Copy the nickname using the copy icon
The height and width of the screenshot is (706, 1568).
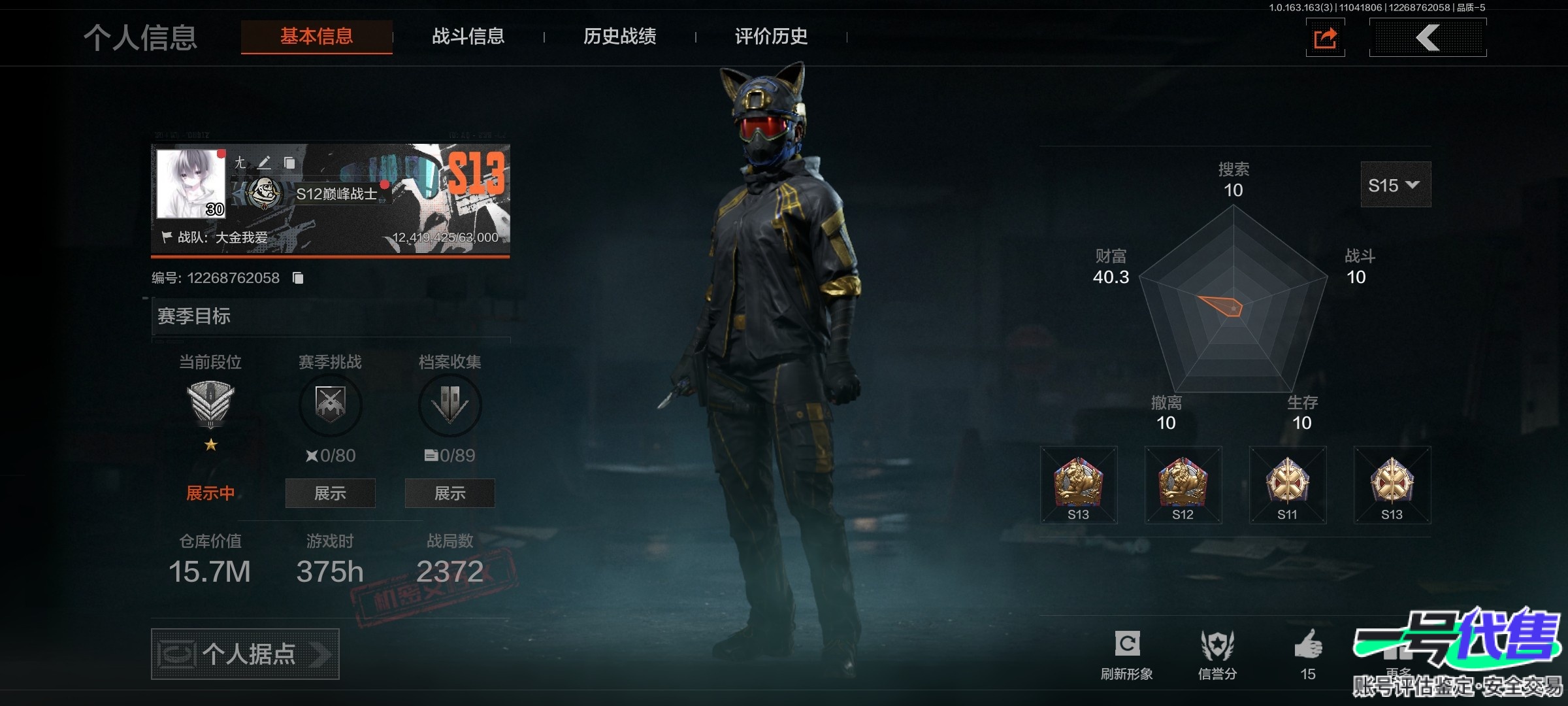[289, 162]
